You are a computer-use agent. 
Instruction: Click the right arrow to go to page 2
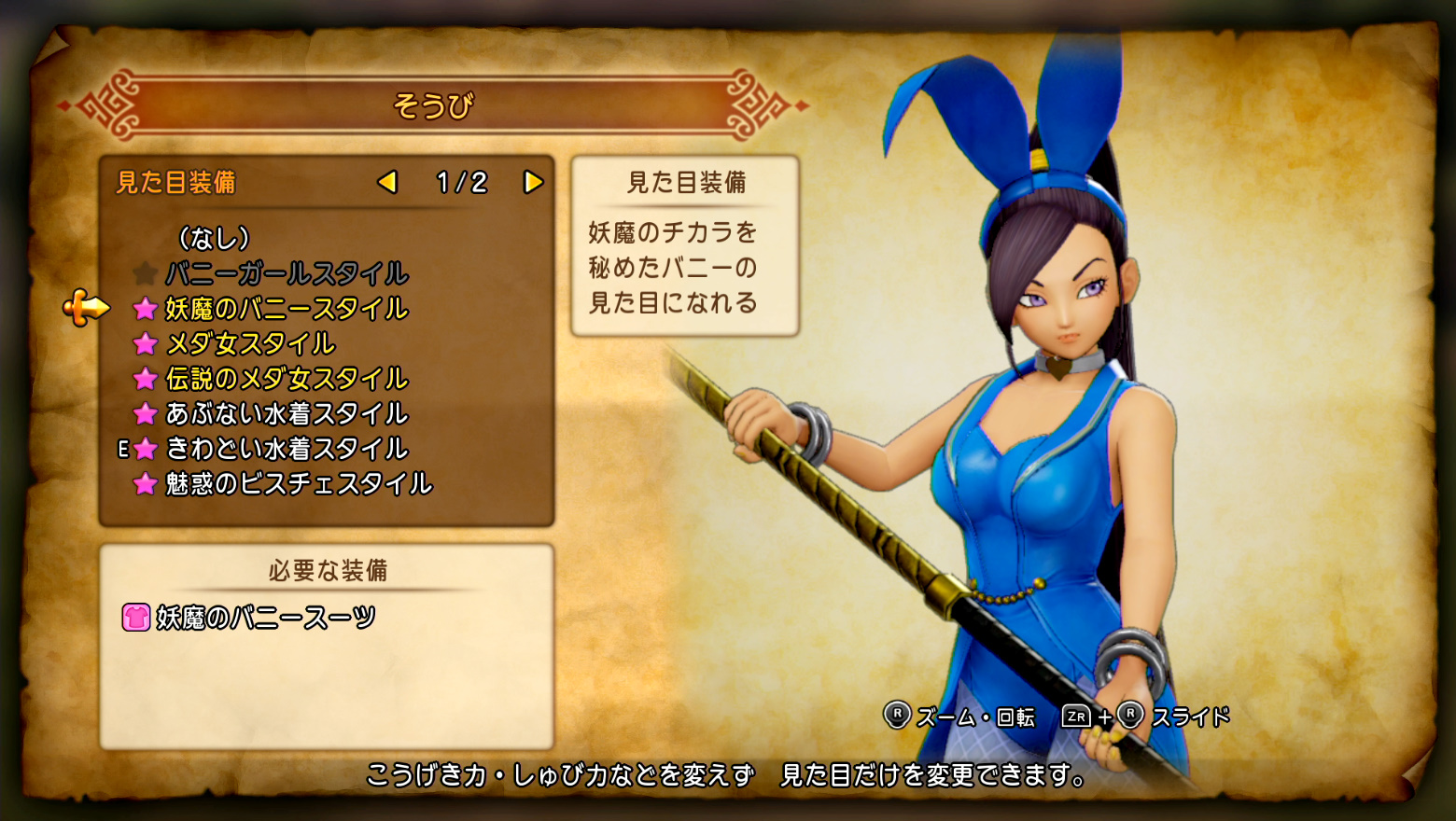click(533, 183)
